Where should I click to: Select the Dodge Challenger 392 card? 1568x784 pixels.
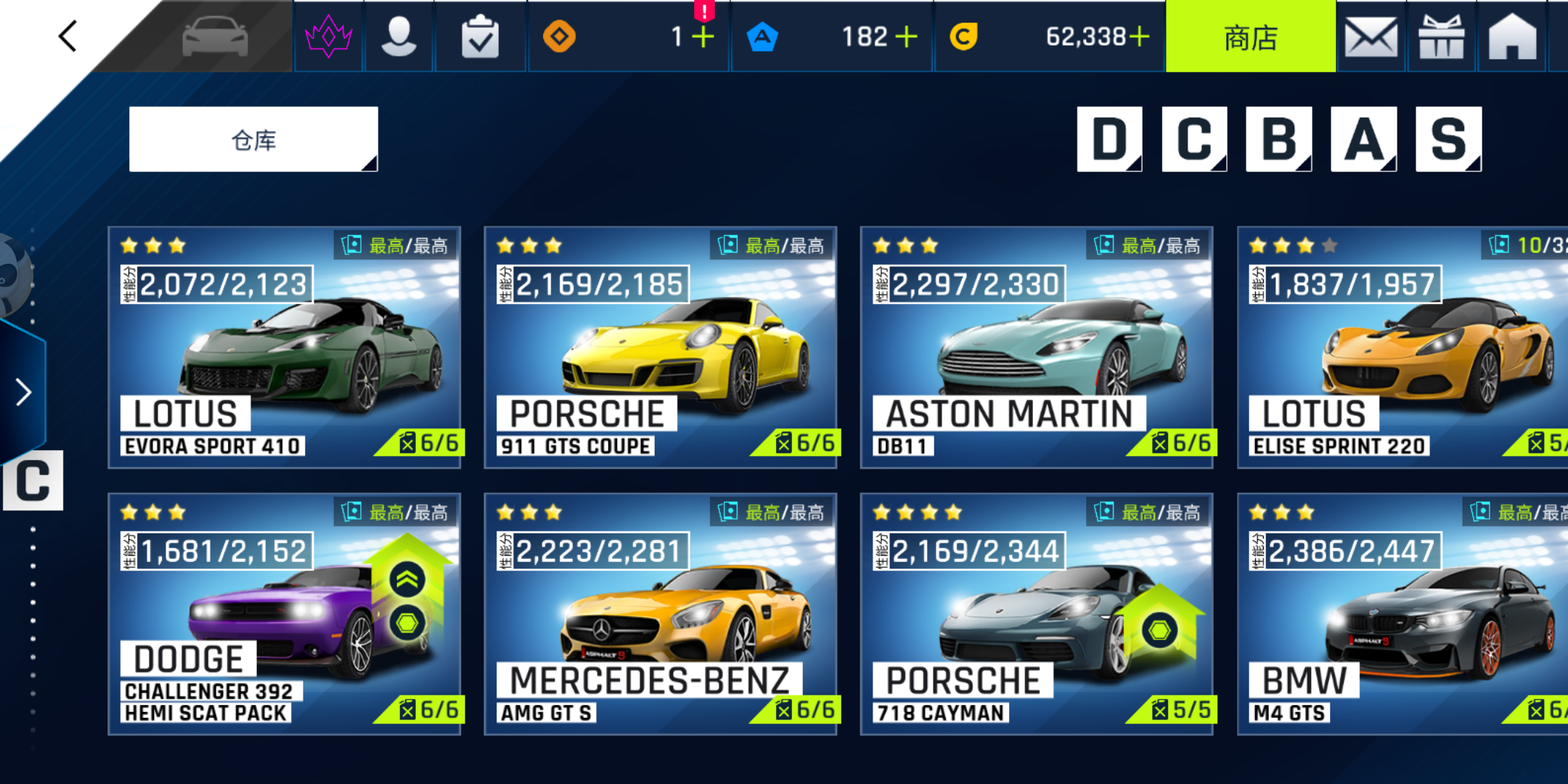(285, 614)
